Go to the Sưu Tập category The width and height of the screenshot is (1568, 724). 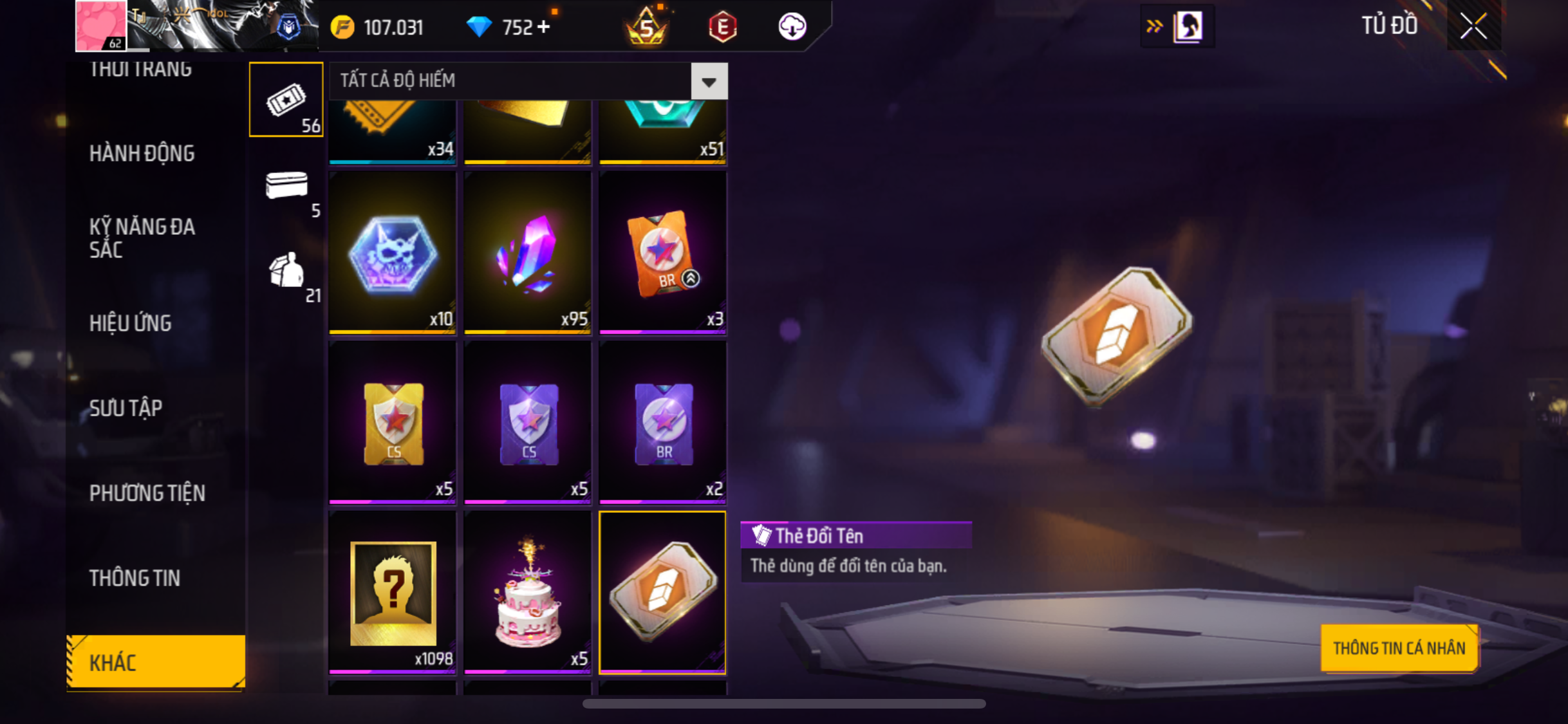point(126,408)
